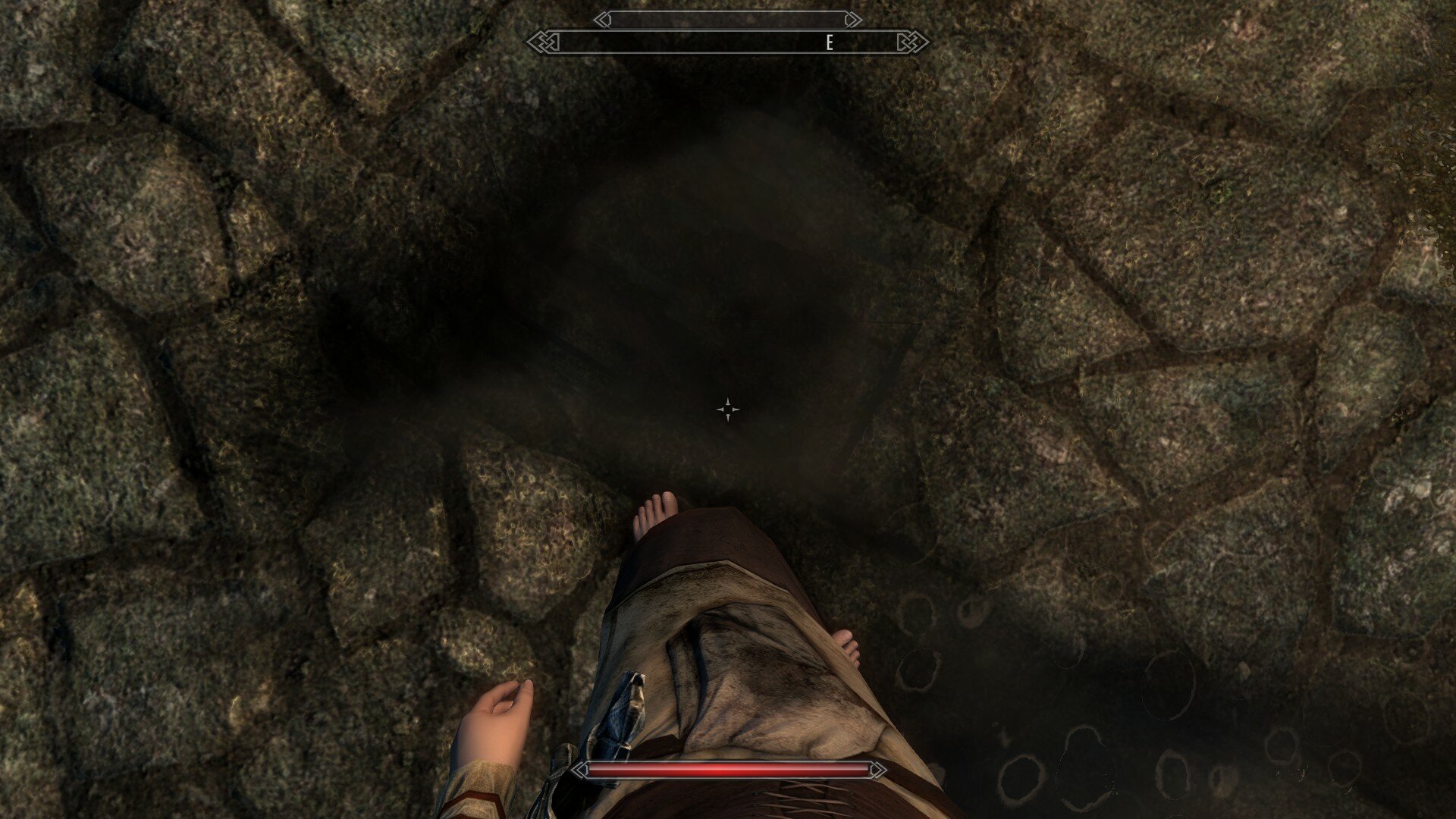Toggle the right chevron marker on the enemy bar
Viewport: 1456px width, 819px height.
tap(852, 20)
